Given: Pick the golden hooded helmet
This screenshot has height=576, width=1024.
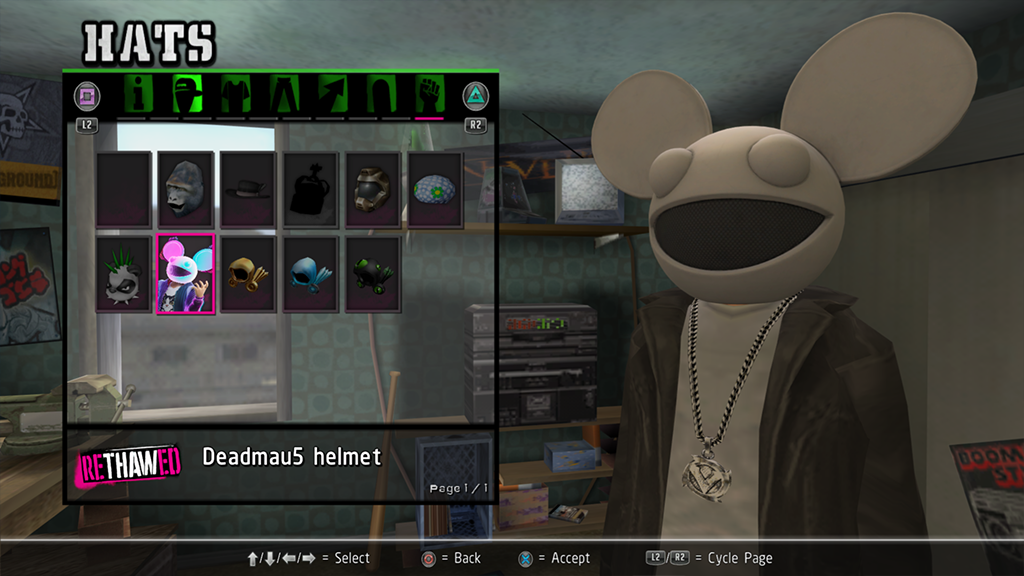Looking at the screenshot, I should pyautogui.click(x=248, y=274).
